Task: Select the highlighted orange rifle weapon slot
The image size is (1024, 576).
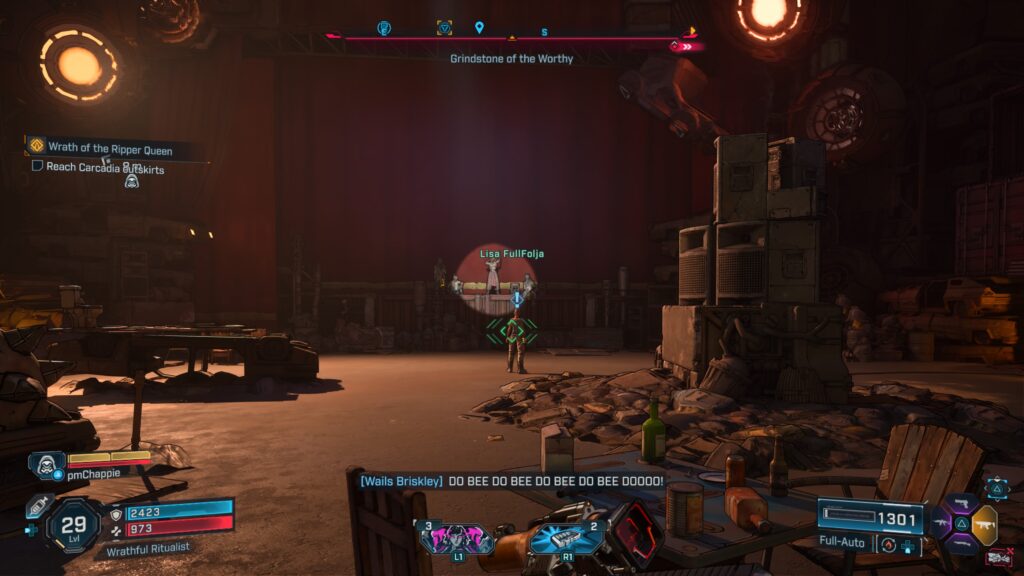Action: click(983, 524)
